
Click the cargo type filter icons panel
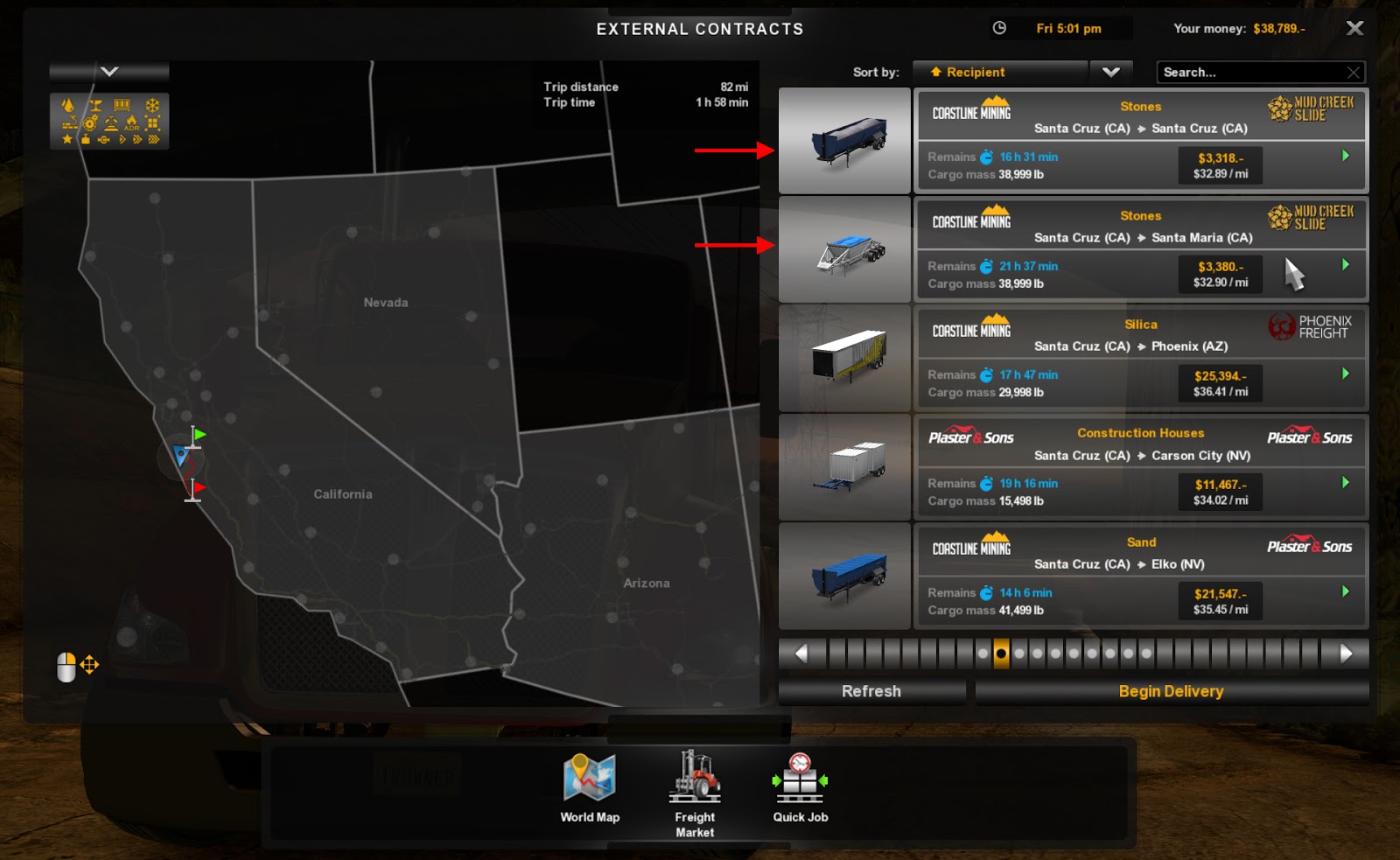109,121
